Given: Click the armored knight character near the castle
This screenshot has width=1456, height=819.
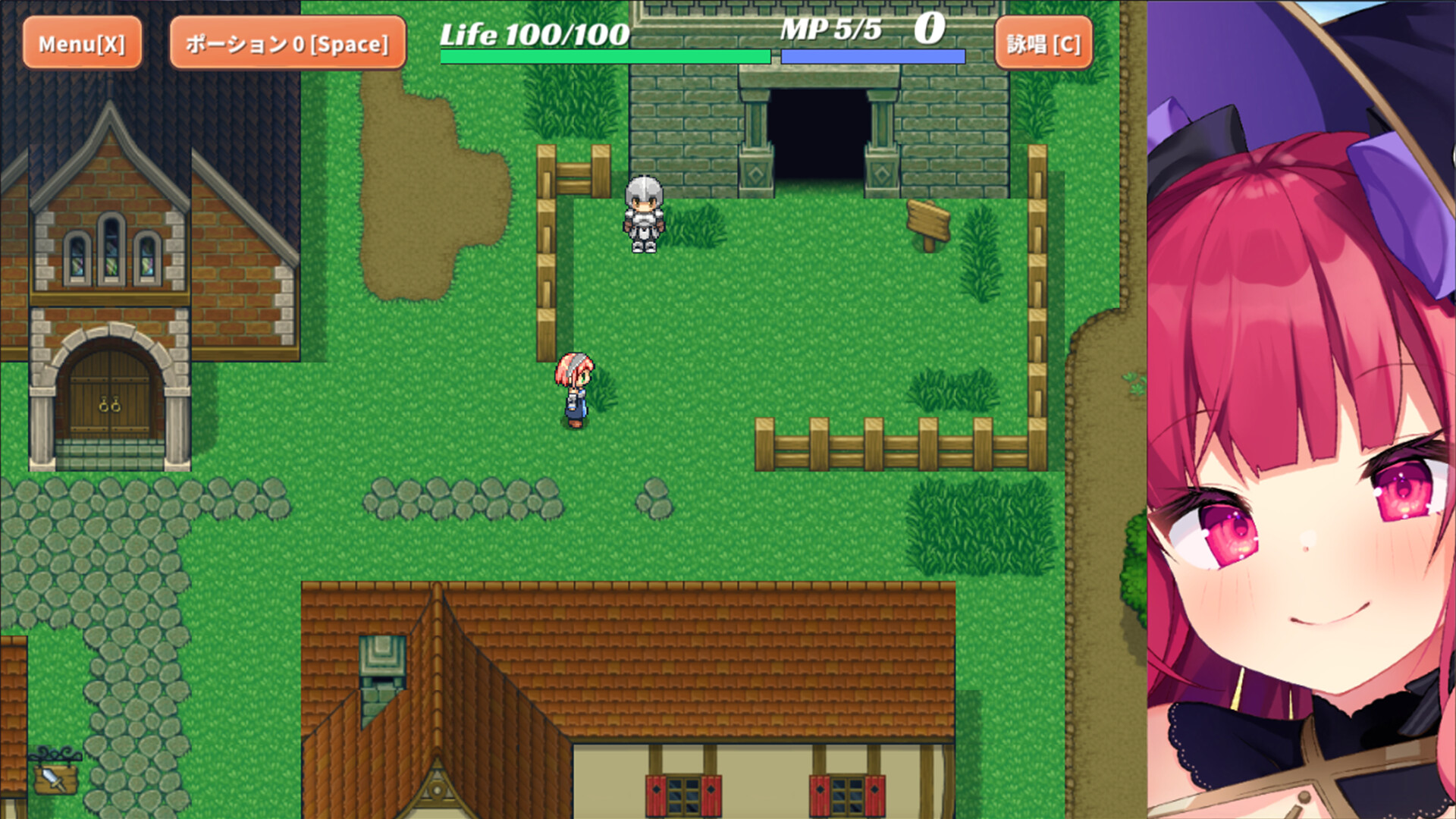Looking at the screenshot, I should (x=642, y=216).
